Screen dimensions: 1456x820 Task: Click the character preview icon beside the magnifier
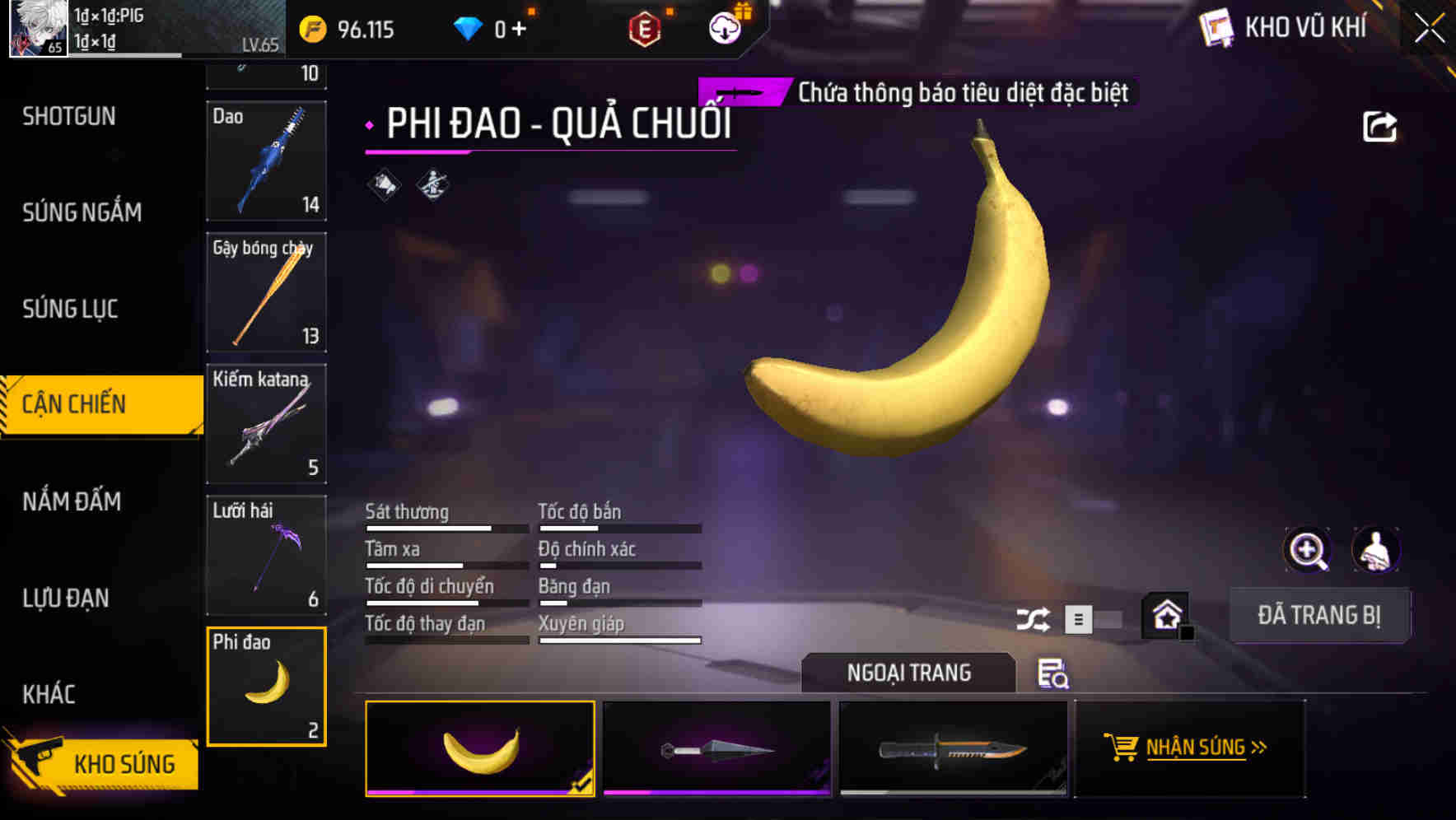pyautogui.click(x=1376, y=550)
